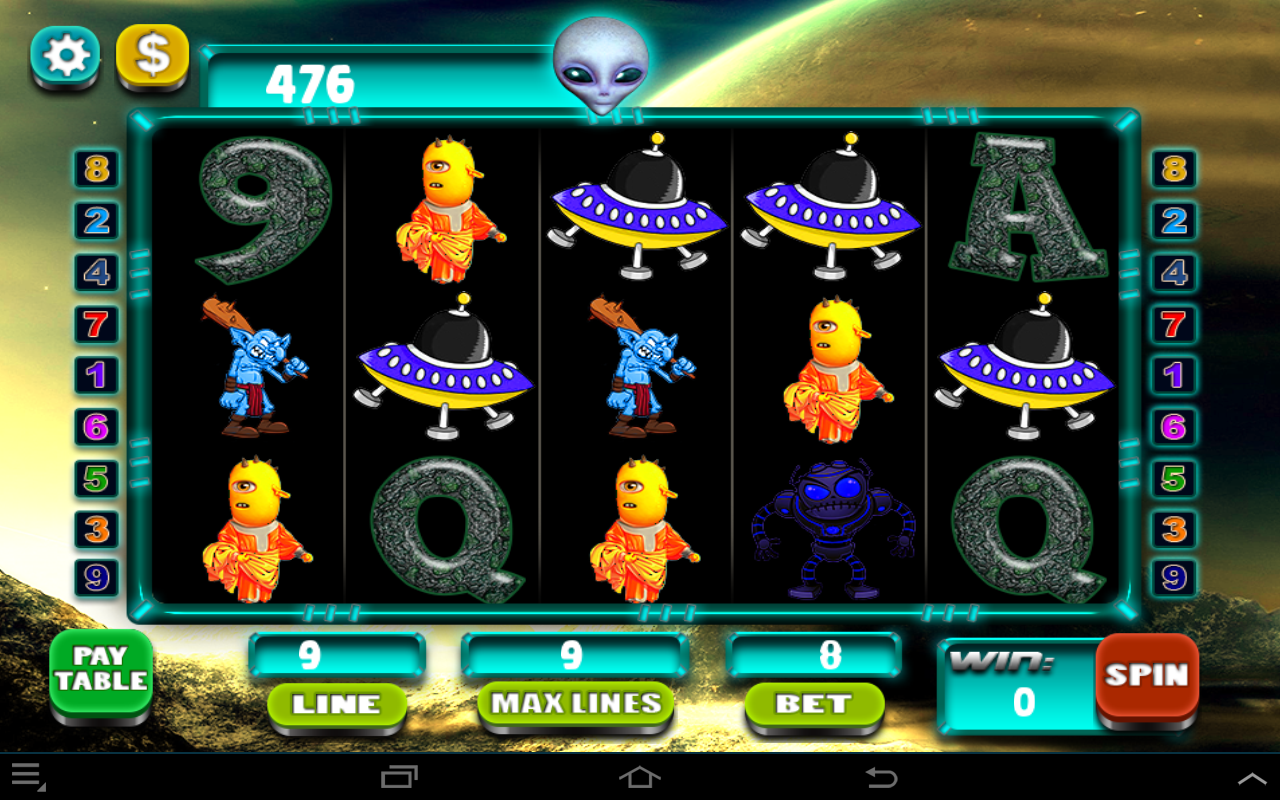Click the LINE counter showing 9

pyautogui.click(x=337, y=655)
